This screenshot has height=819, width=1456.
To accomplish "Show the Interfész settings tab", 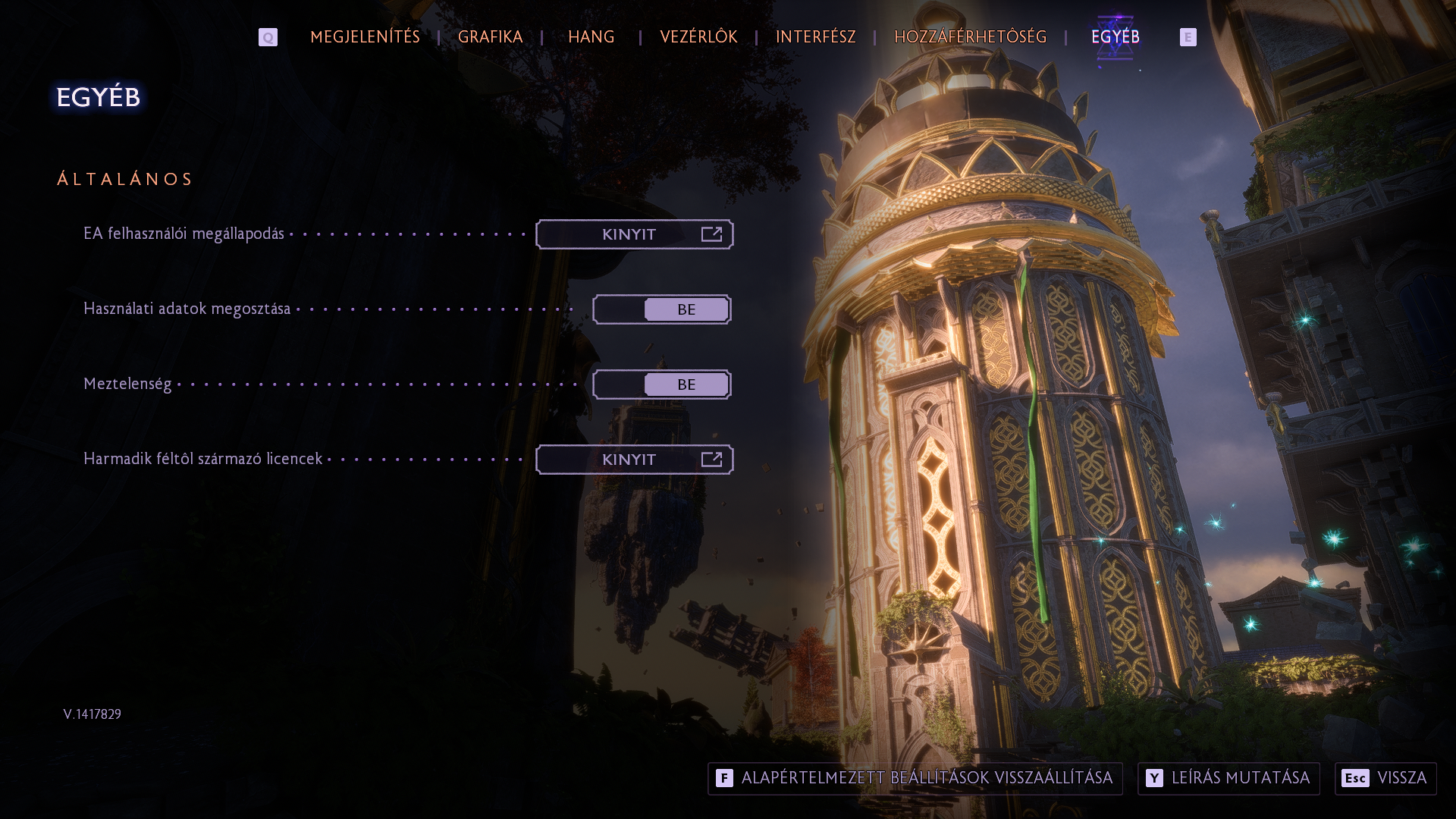I will click(x=815, y=37).
